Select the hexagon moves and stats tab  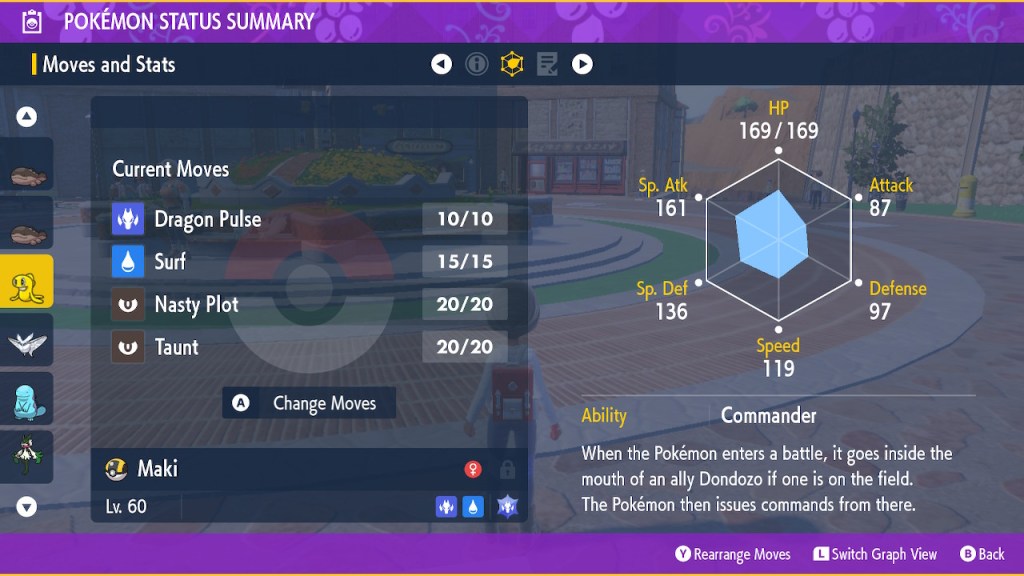pos(512,65)
